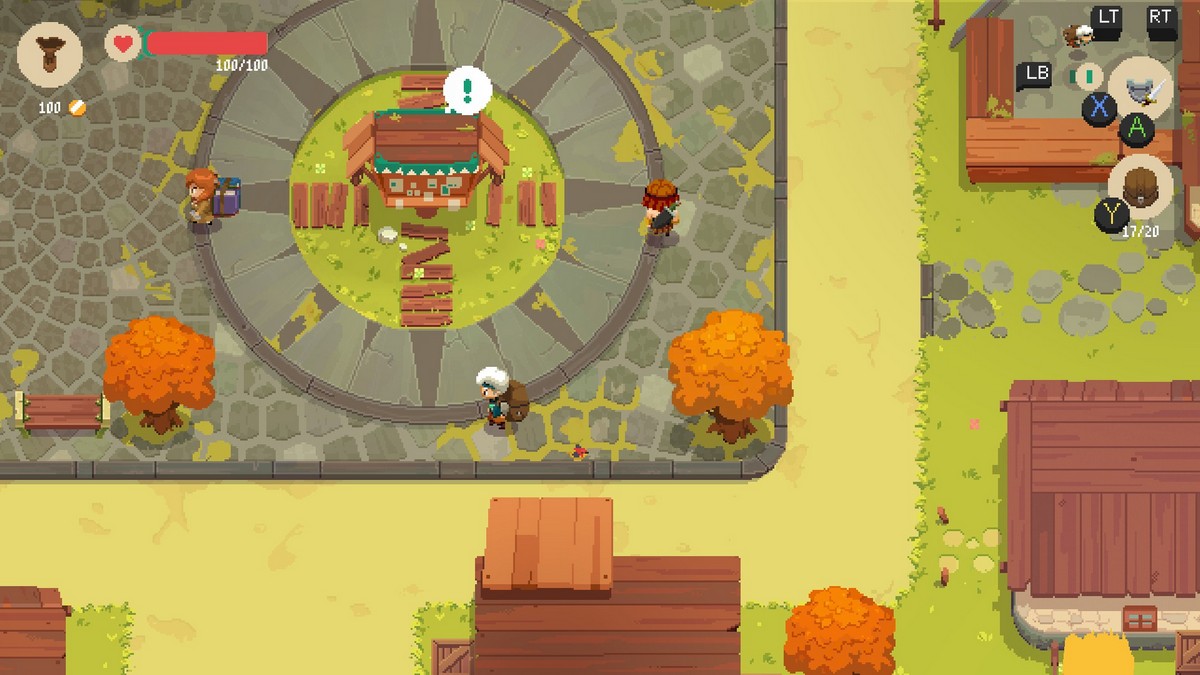Image resolution: width=1200 pixels, height=675 pixels.
Task: Click the small green-striped item slot
Action: click(1084, 76)
